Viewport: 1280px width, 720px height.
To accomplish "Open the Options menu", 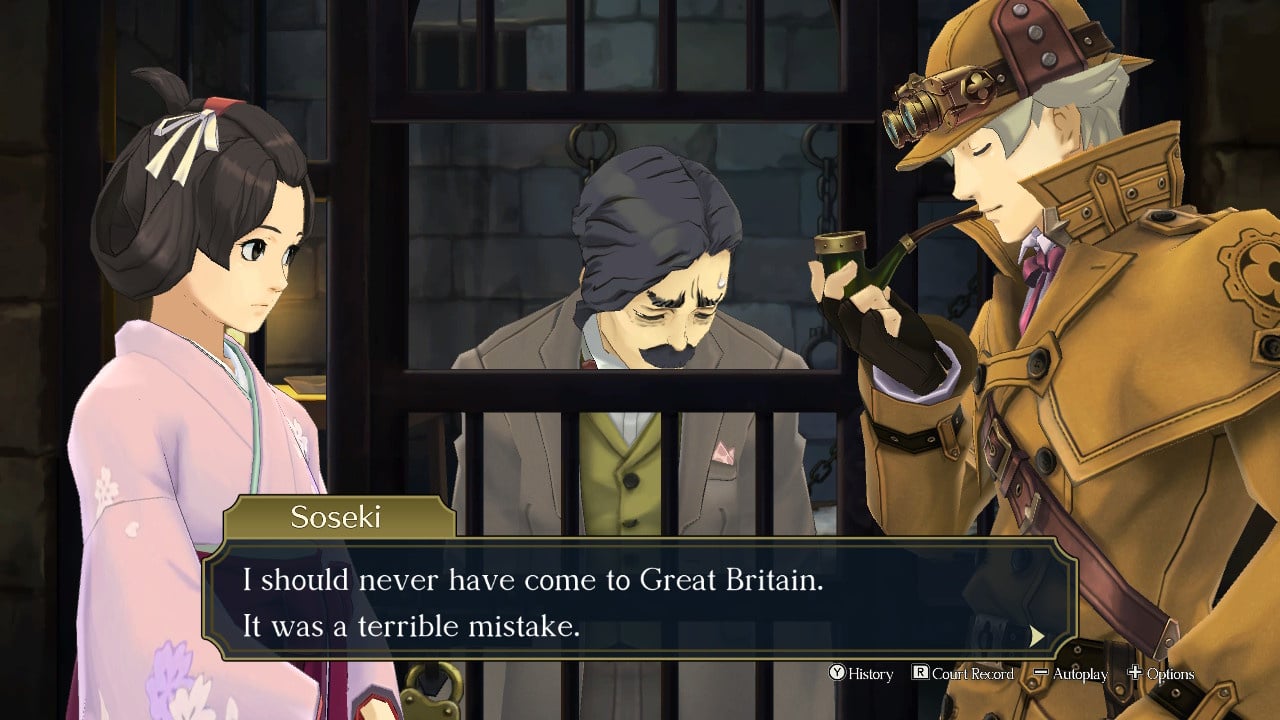I will pyautogui.click(x=1161, y=674).
